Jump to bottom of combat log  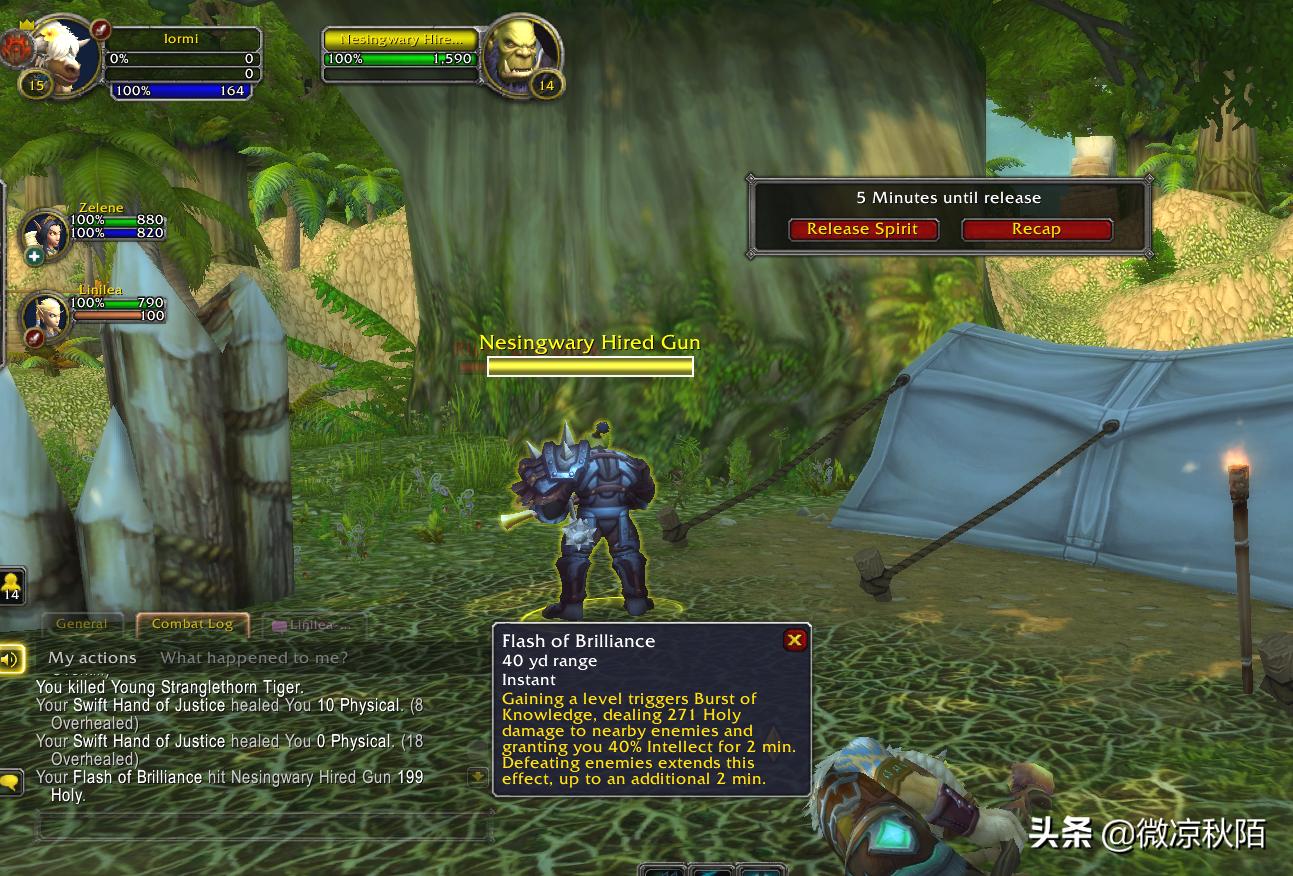coord(478,777)
